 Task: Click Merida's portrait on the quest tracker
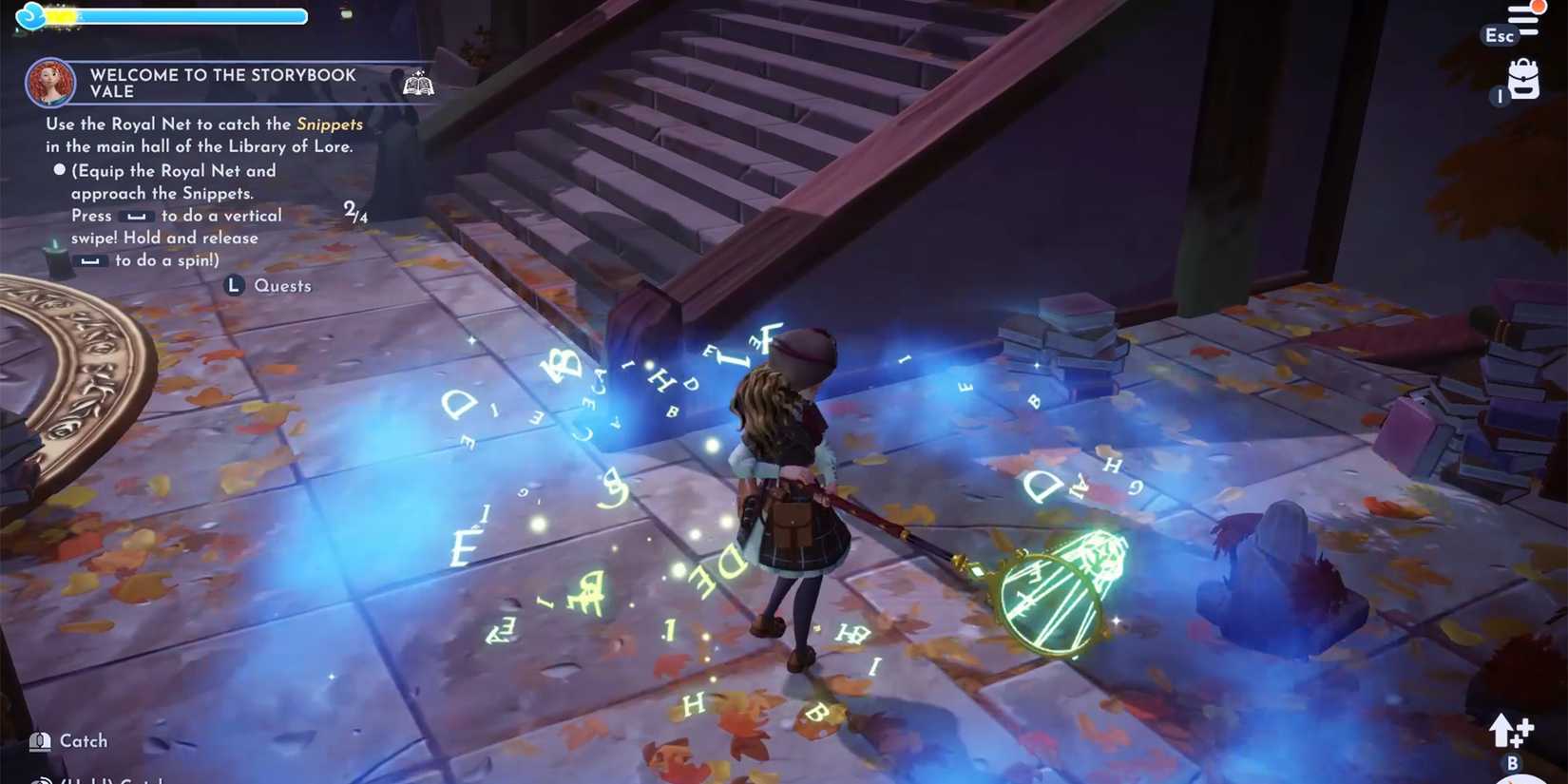pos(49,83)
